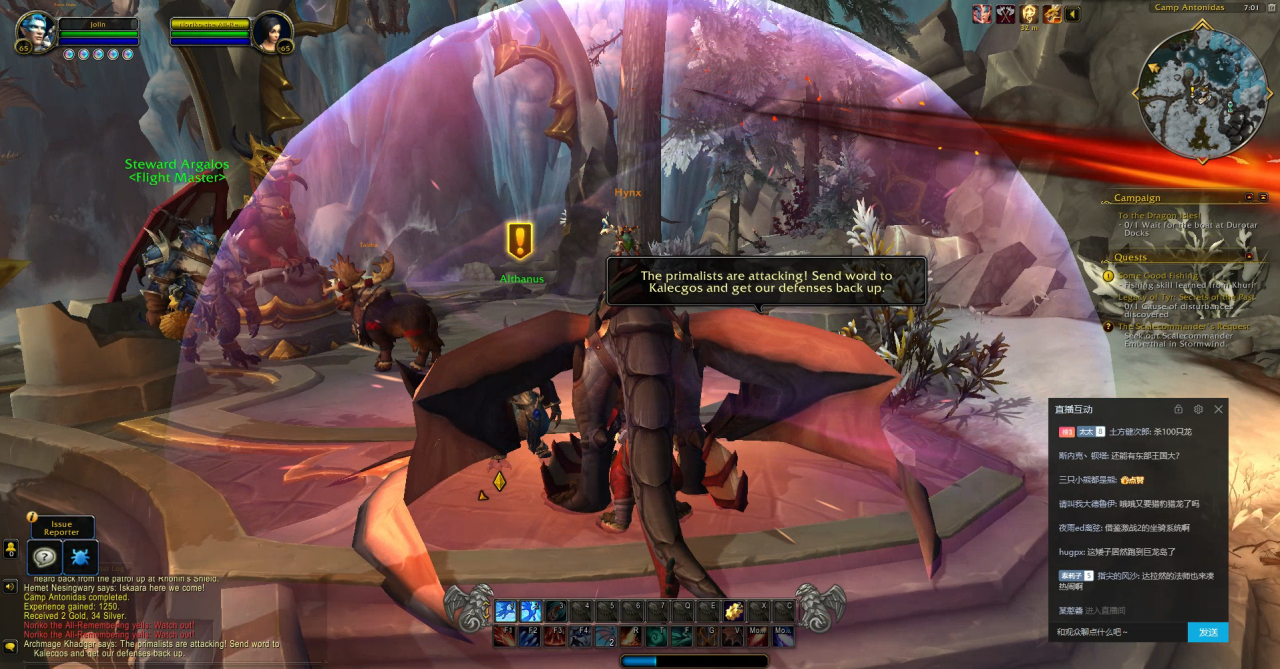Select The Scalecommander's Request quest
The height and width of the screenshot is (669, 1280).
click(1184, 327)
